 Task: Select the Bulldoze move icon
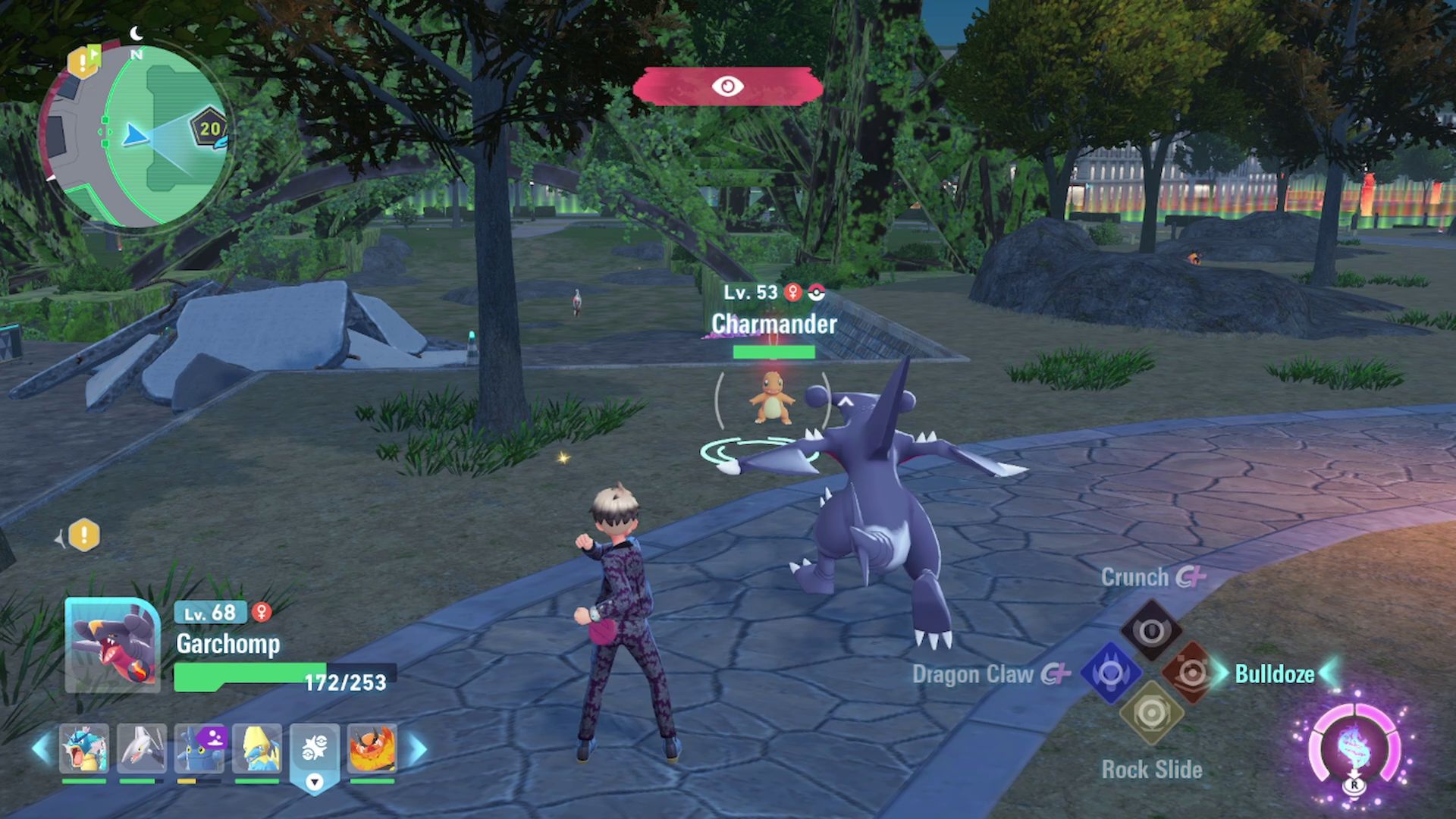tap(1191, 673)
